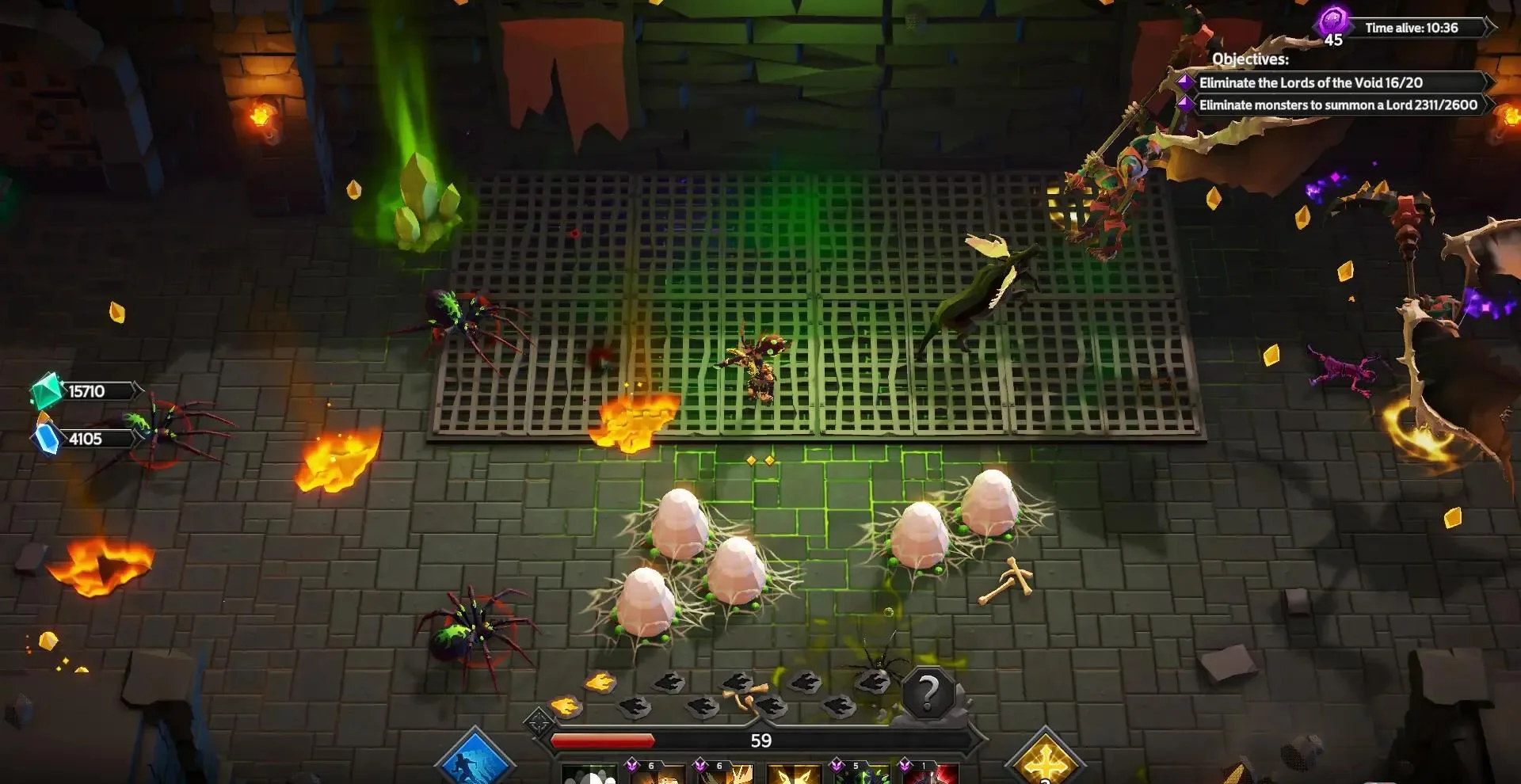
Task: Choose the red skill slot marked level 1
Action: click(x=931, y=775)
